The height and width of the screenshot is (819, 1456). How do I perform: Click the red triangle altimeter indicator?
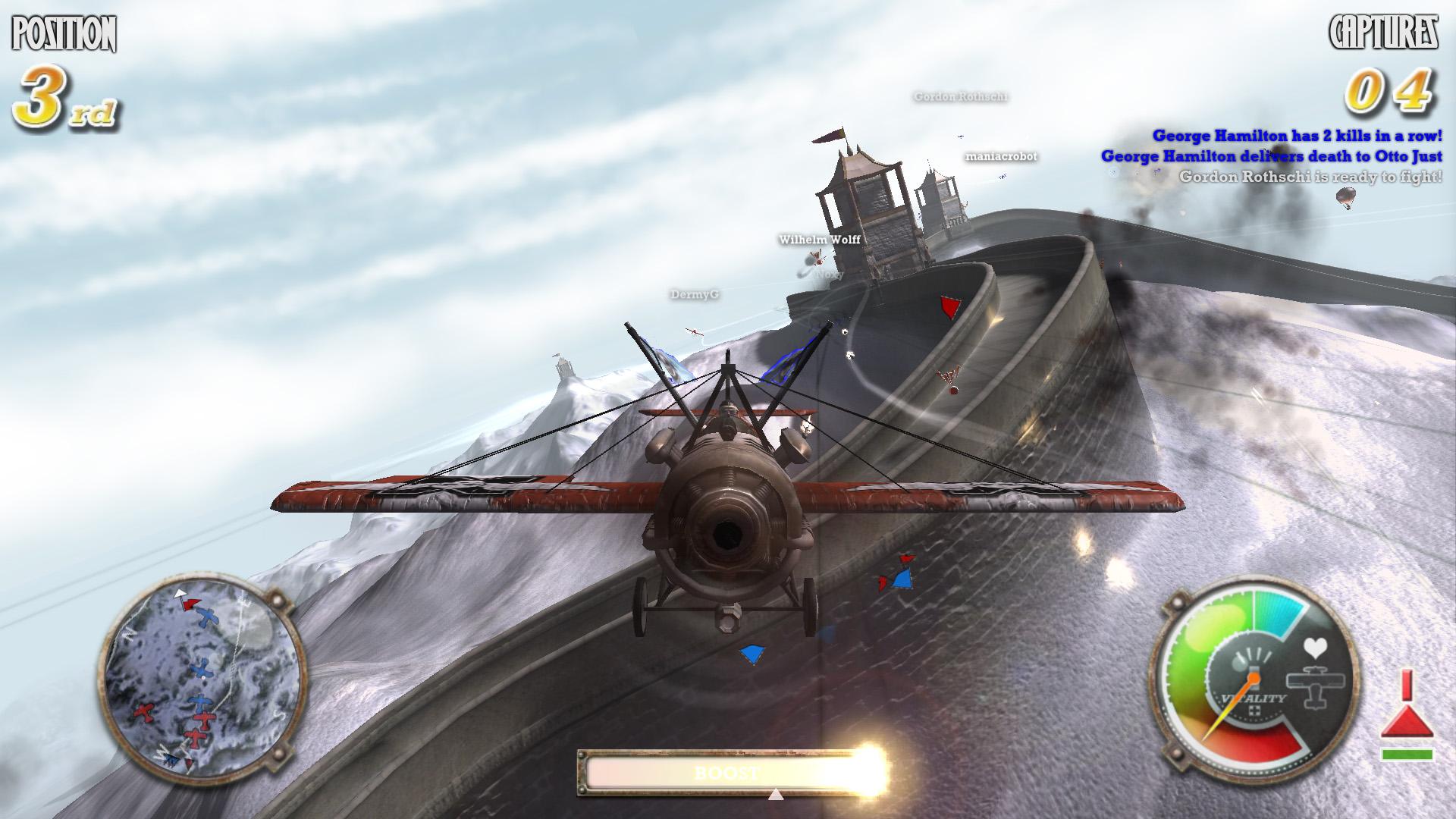click(1406, 722)
